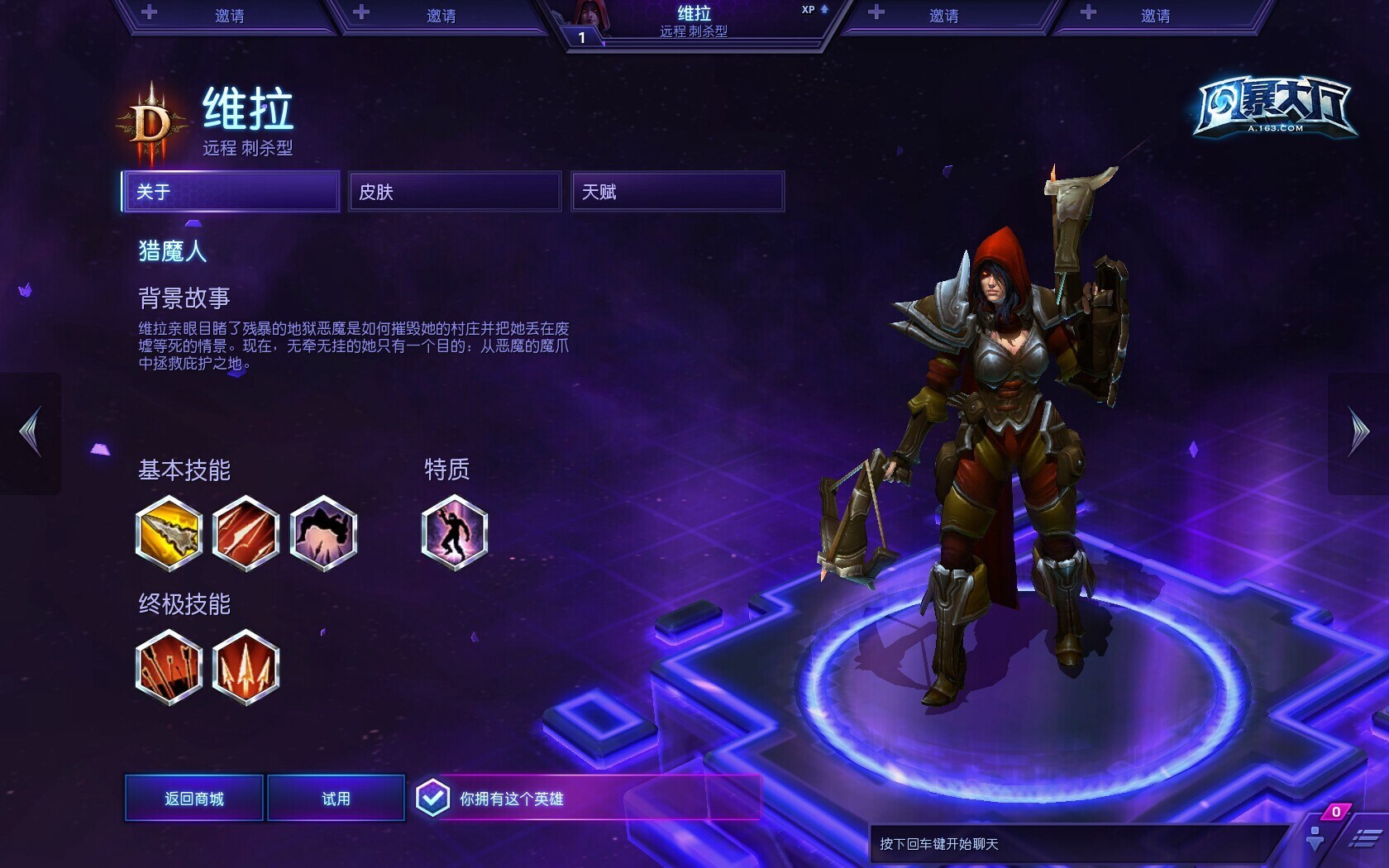Image resolution: width=1389 pixels, height=868 pixels.
Task: Show the 天赋 talents tab
Action: point(677,192)
